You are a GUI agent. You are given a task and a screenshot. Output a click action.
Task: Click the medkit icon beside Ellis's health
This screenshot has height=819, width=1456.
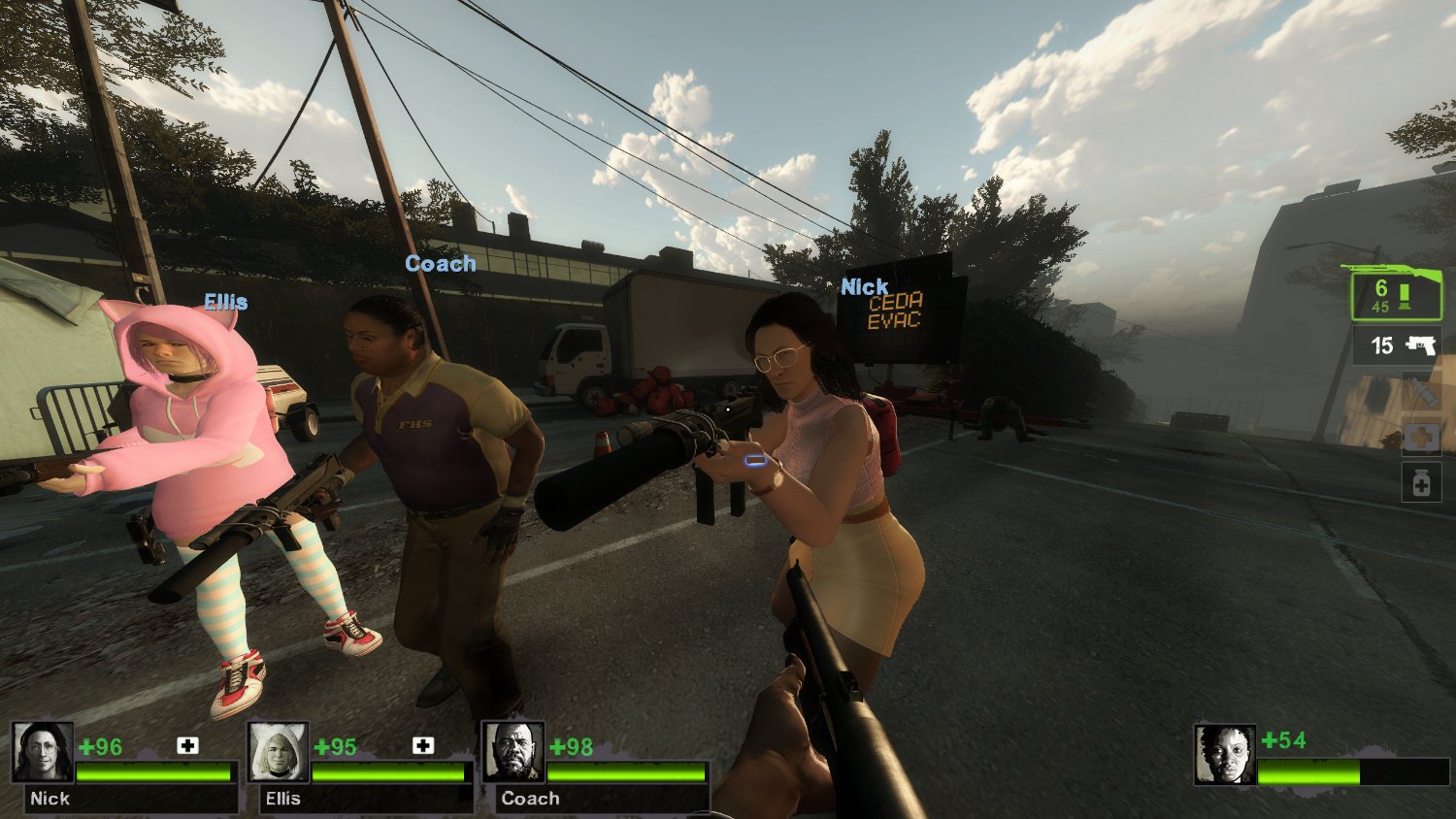click(x=423, y=745)
